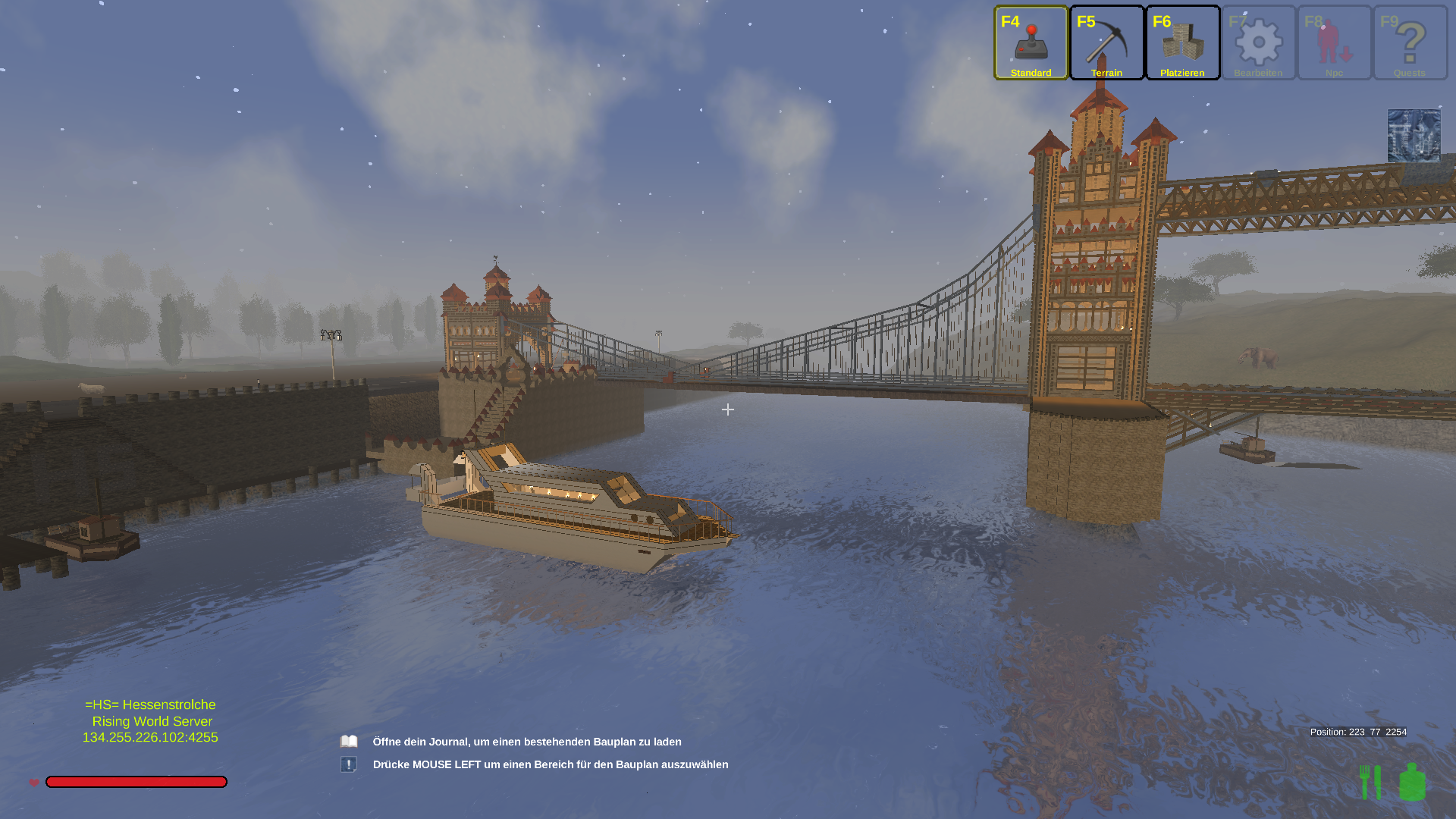This screenshot has height=819, width=1456.
Task: Choose the F7 Bearbeiten gear tool
Action: pyautogui.click(x=1258, y=43)
